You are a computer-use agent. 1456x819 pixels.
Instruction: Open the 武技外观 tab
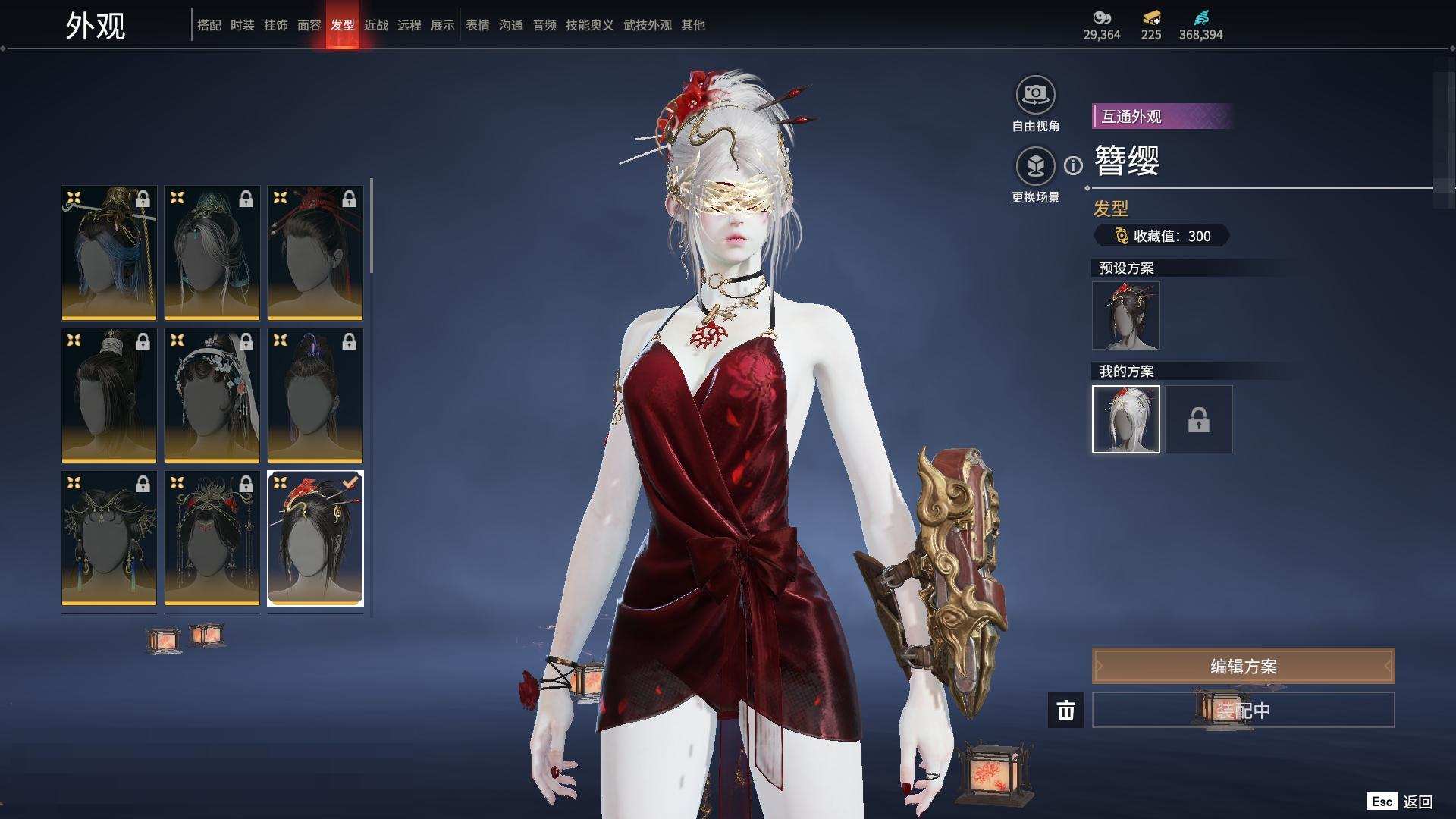648,25
